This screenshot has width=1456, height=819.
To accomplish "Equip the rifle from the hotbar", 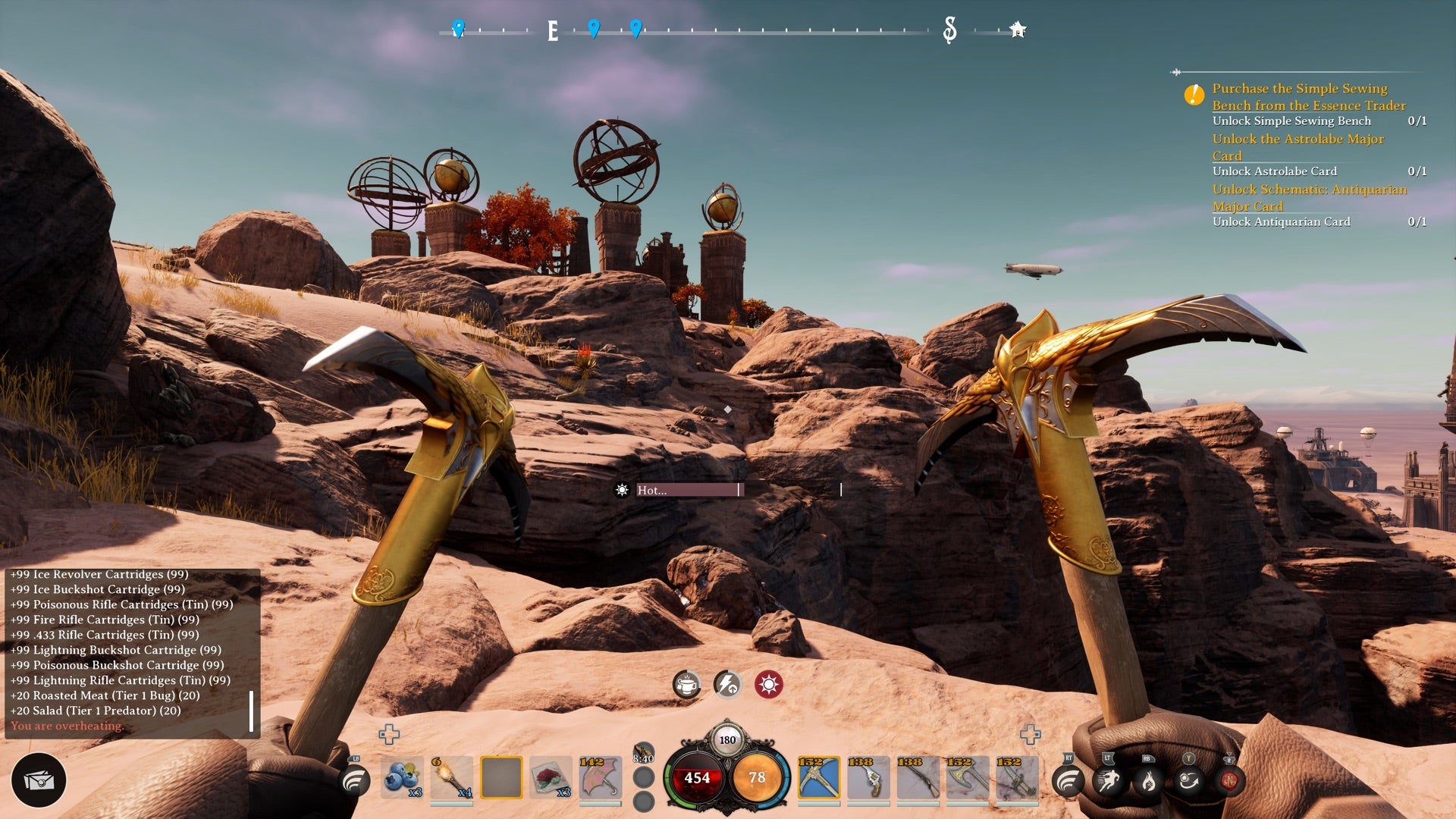I will [918, 777].
